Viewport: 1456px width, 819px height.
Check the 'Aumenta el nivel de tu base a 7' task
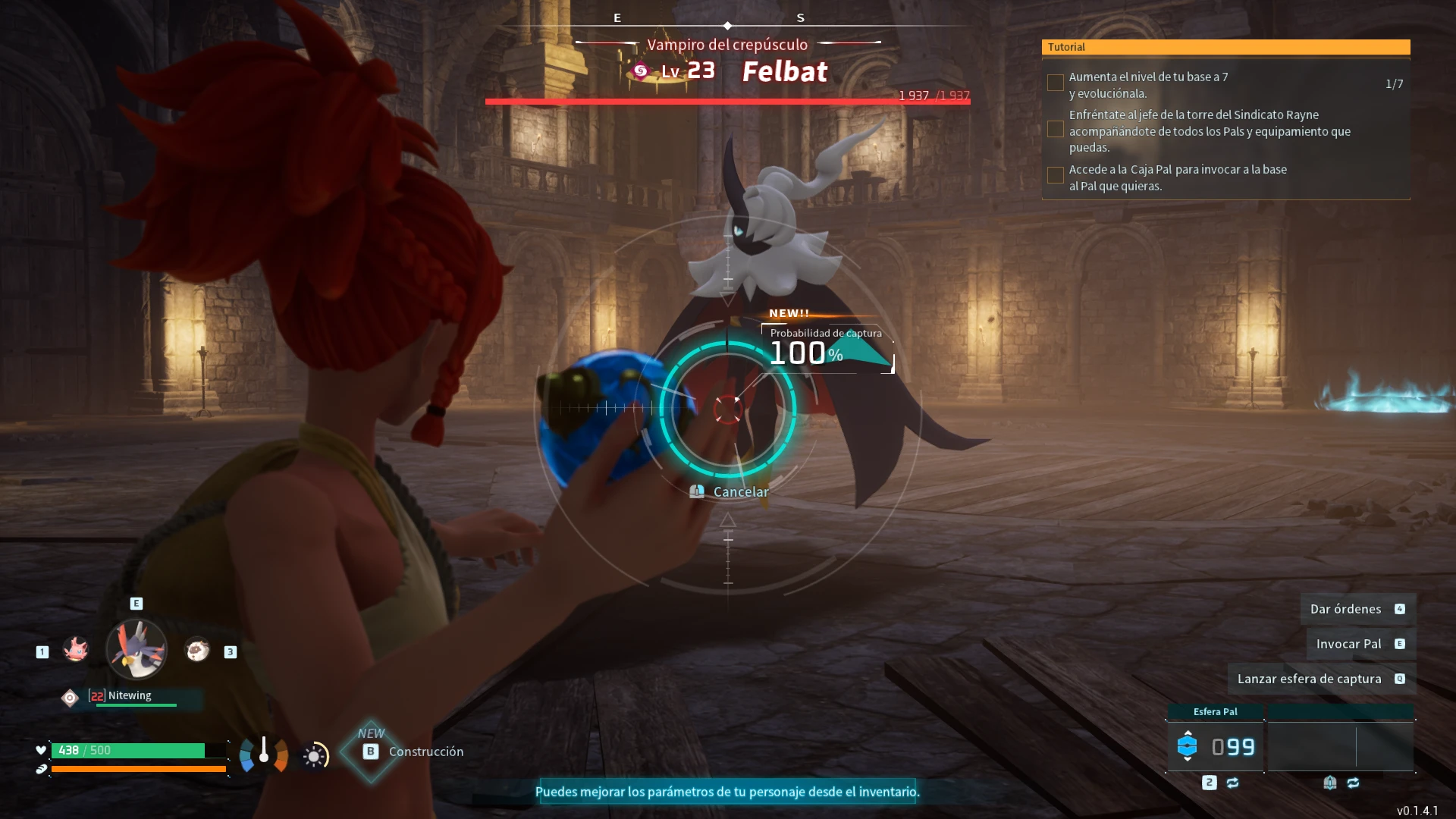(x=1055, y=81)
